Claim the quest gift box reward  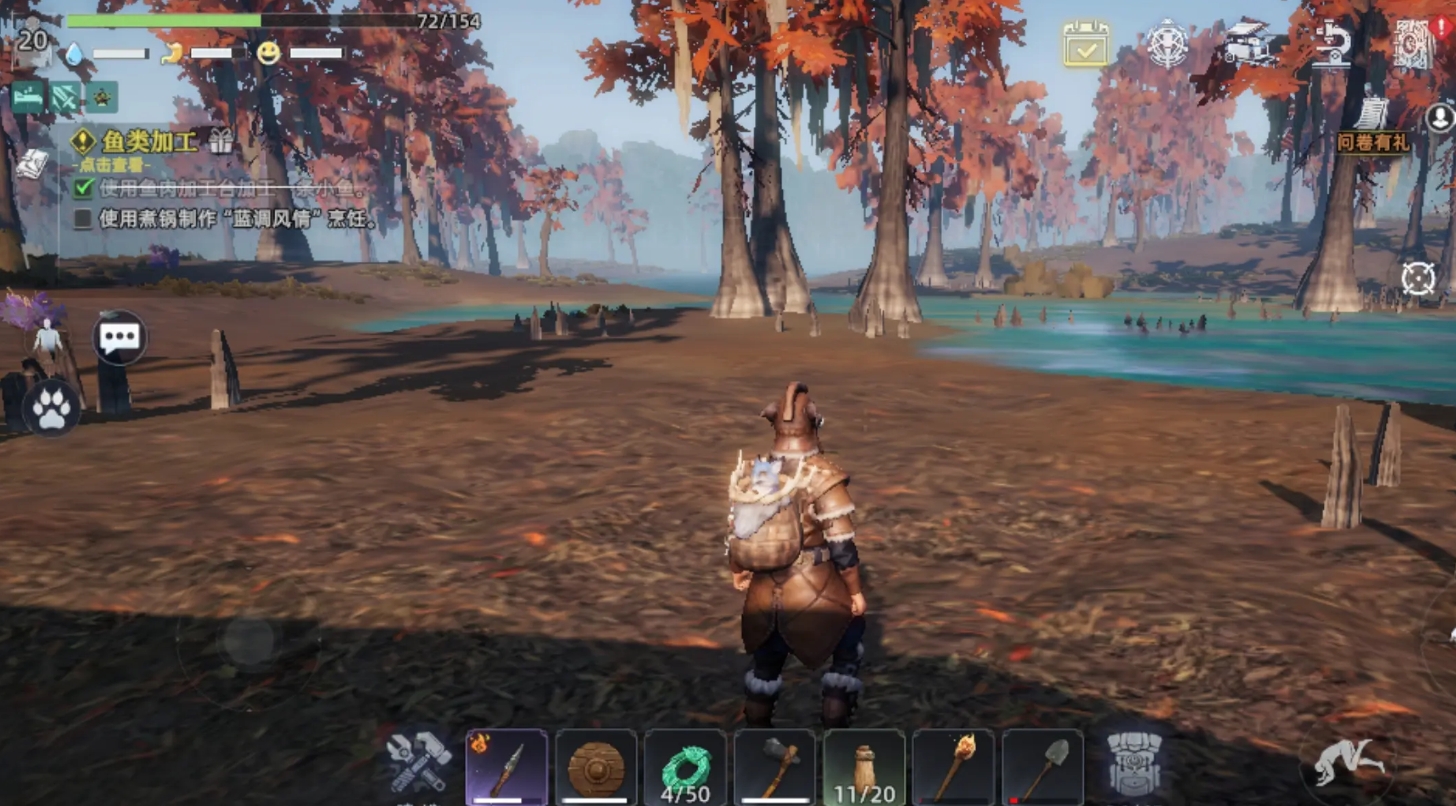tap(220, 141)
